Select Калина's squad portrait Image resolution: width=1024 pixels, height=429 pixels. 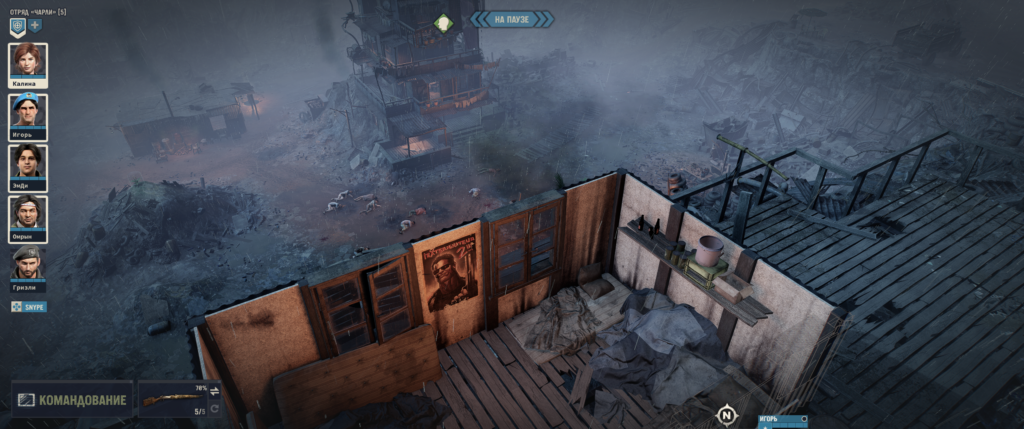[x=28, y=60]
